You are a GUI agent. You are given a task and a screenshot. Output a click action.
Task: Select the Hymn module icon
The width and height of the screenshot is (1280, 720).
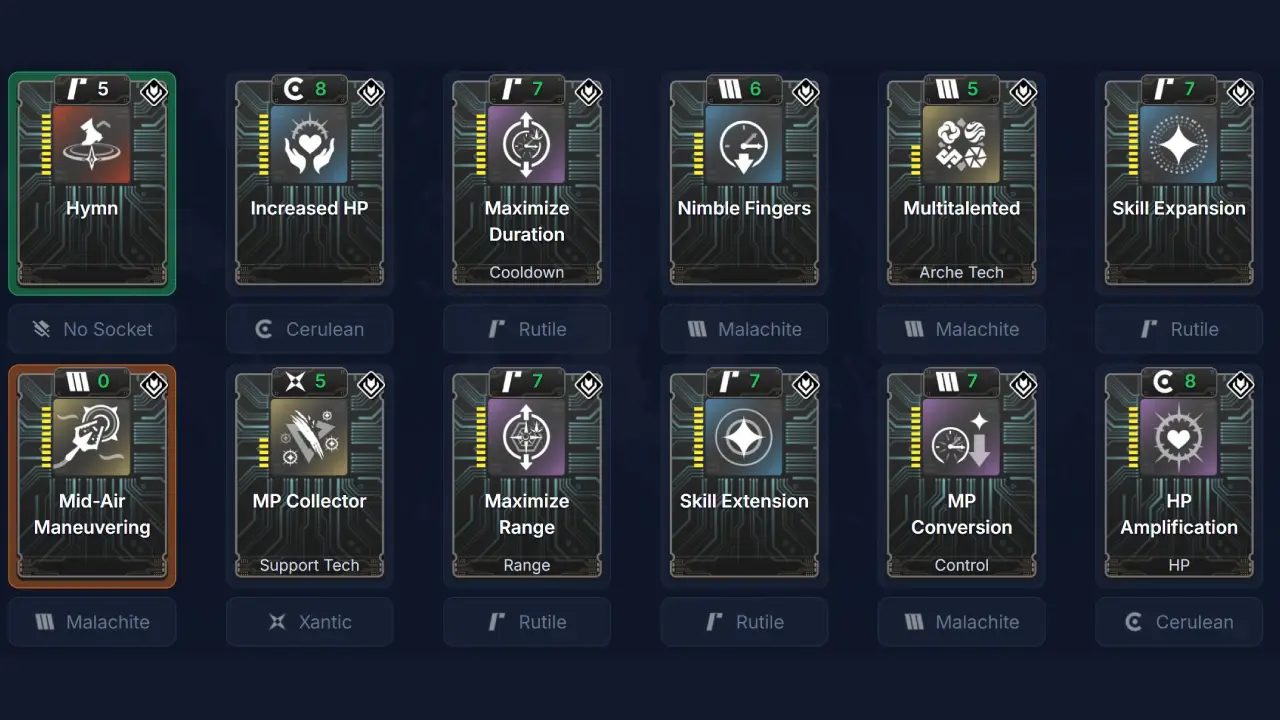point(92,145)
